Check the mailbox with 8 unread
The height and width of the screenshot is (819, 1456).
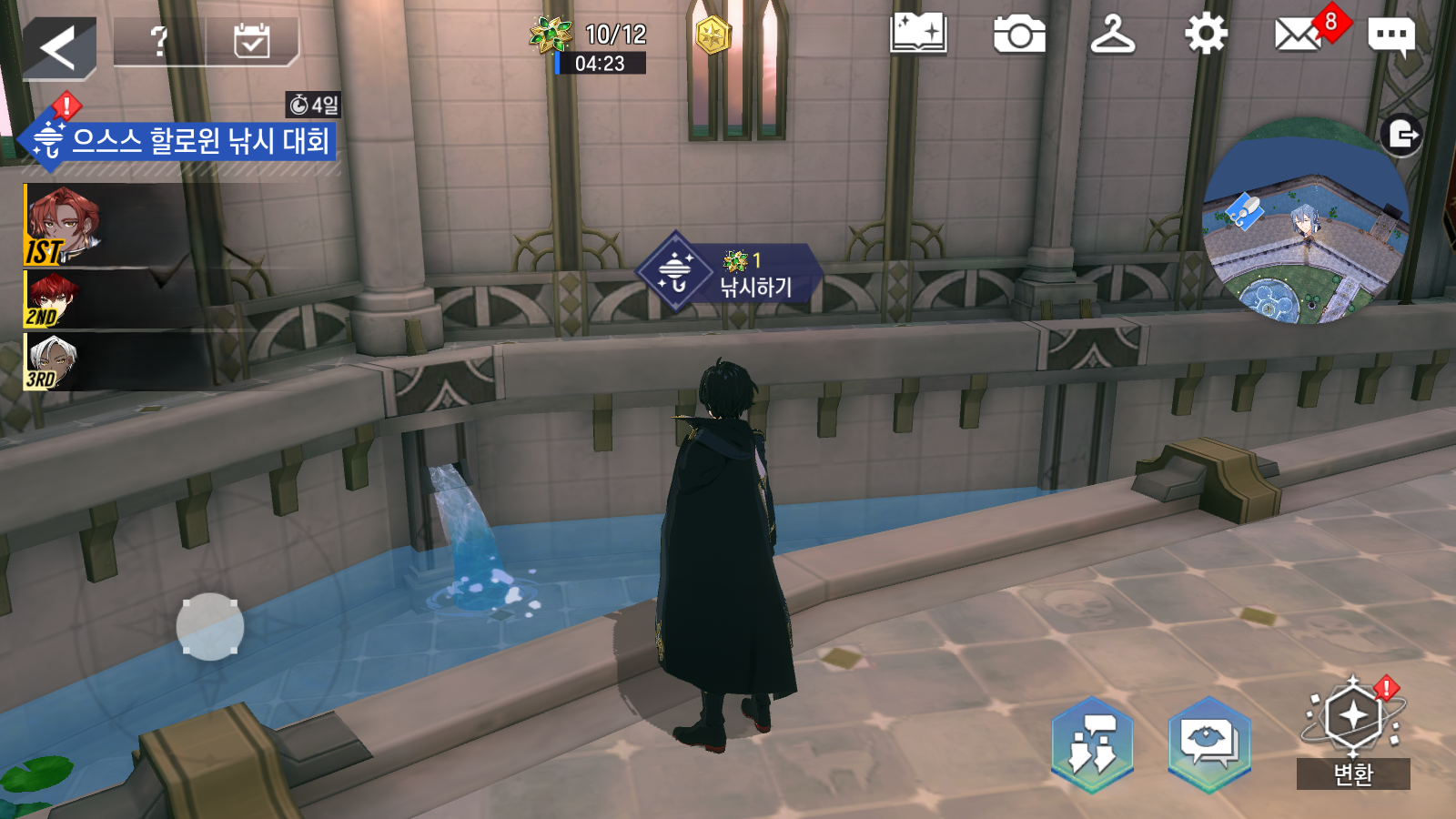coord(1299,36)
